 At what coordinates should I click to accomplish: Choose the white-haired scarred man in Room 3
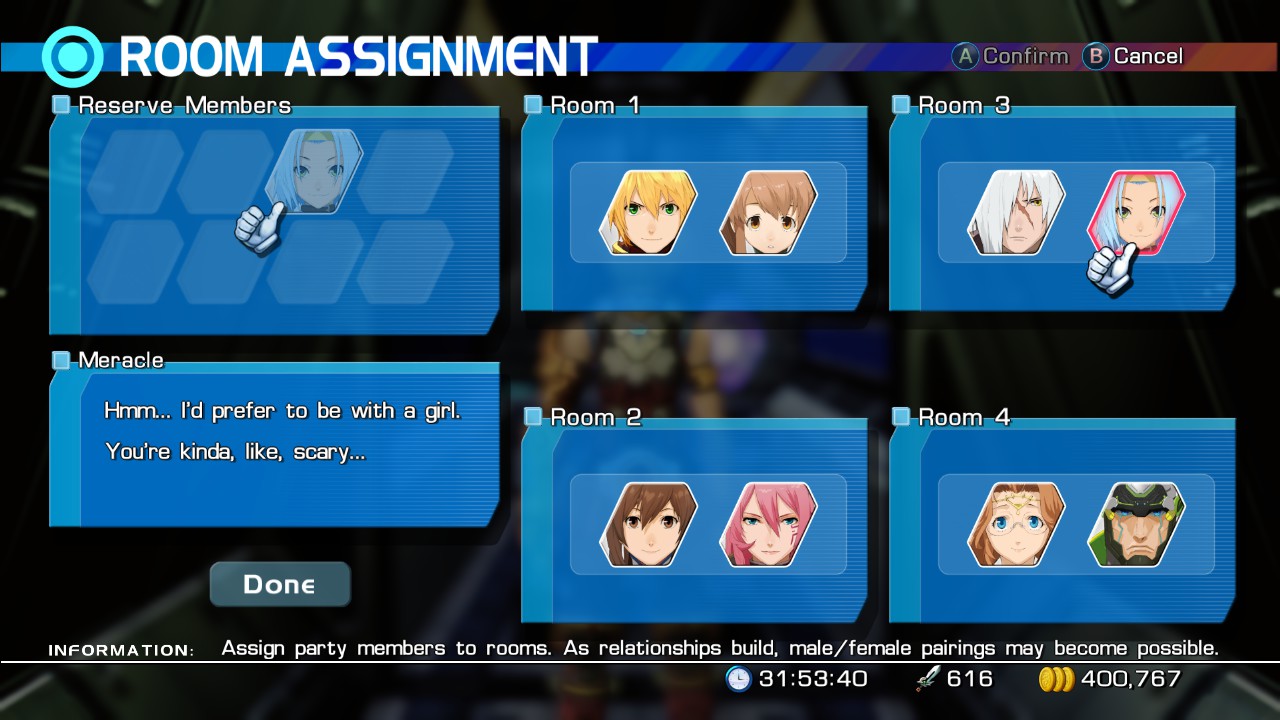click(1016, 212)
